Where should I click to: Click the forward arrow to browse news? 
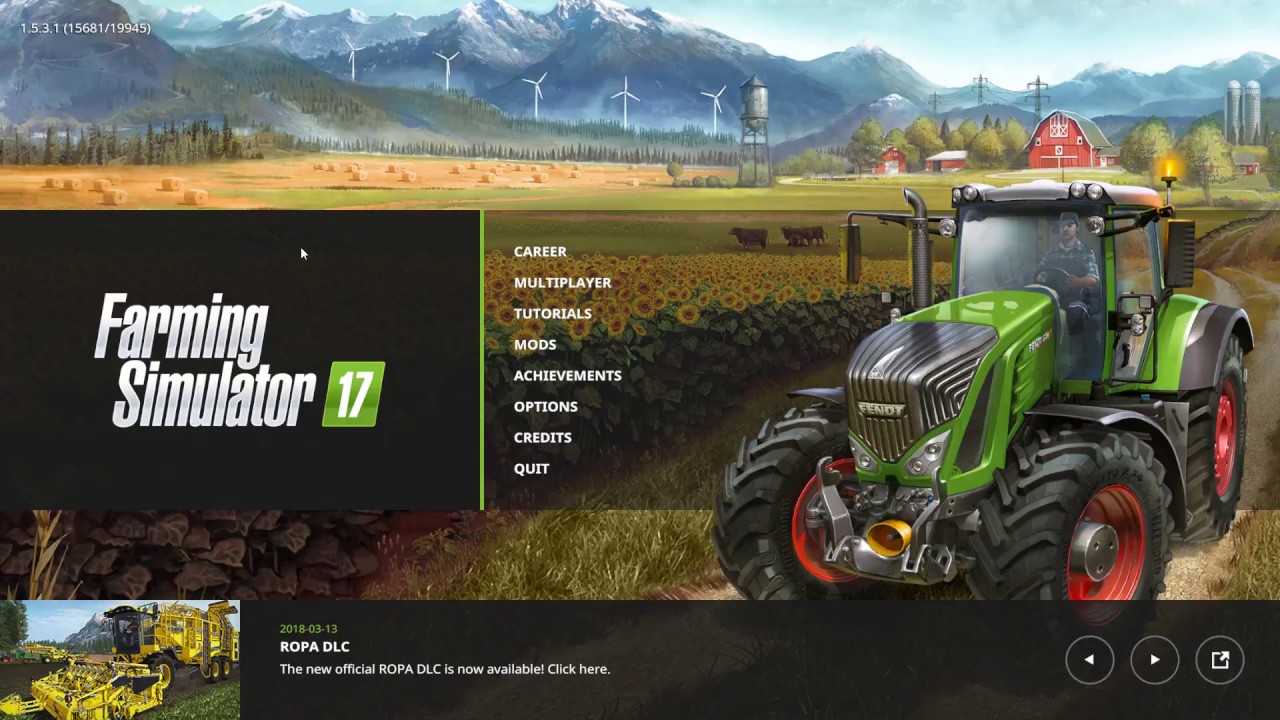[1155, 660]
